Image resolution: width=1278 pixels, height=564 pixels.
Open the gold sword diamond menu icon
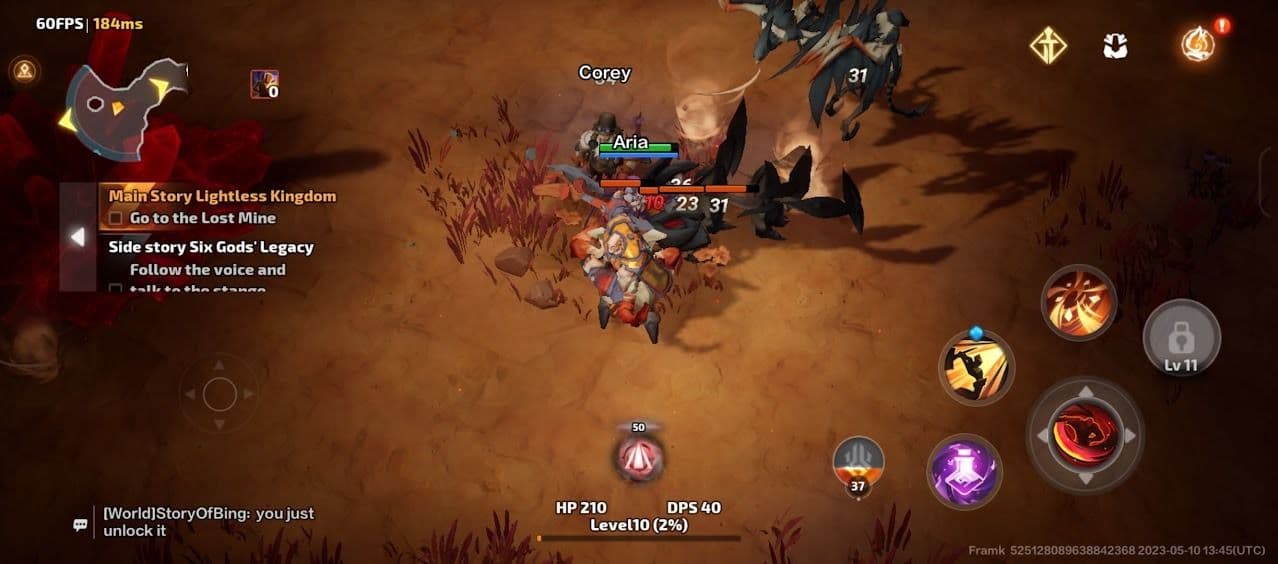1048,45
